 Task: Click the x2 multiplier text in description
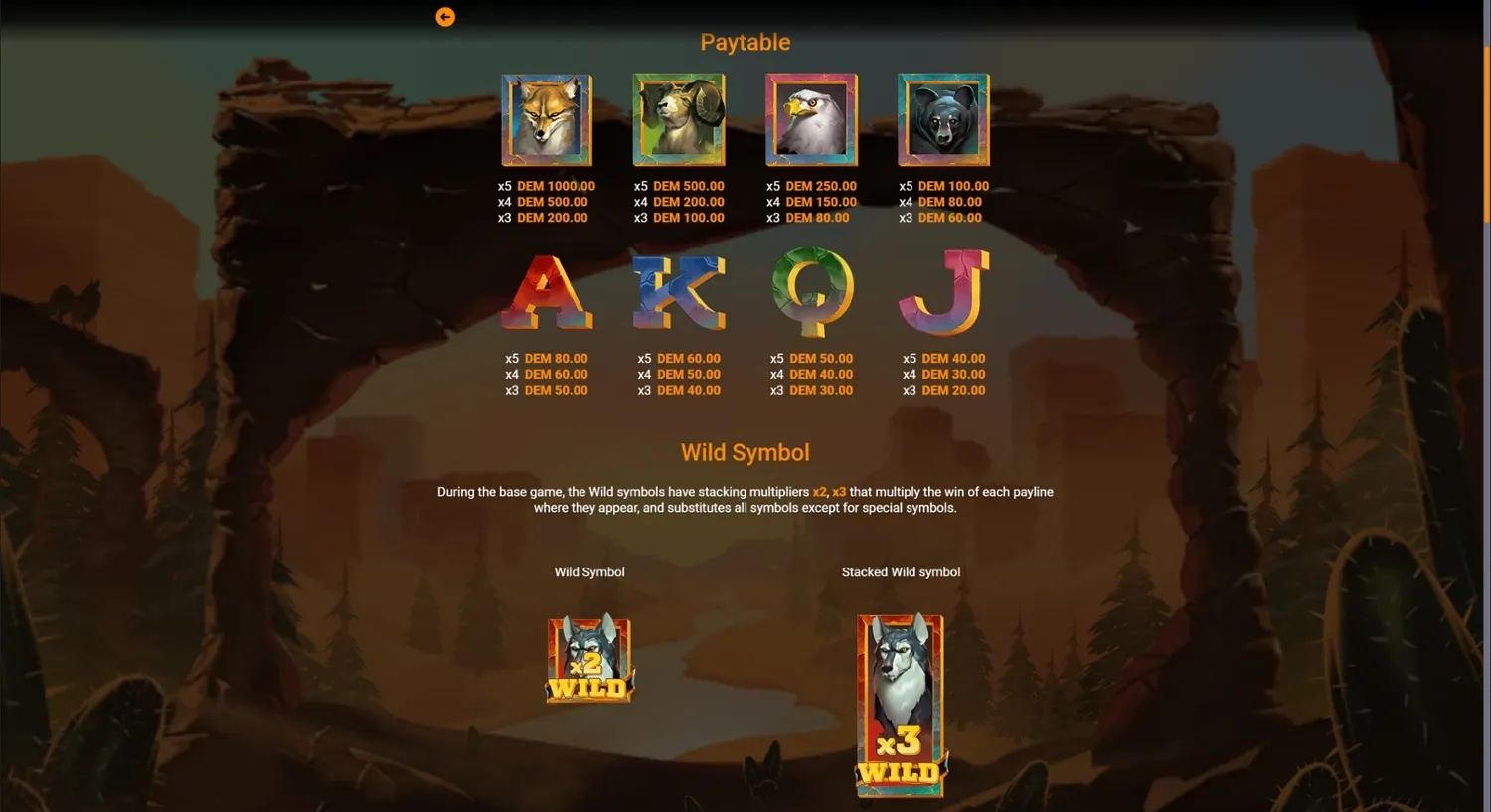click(817, 491)
